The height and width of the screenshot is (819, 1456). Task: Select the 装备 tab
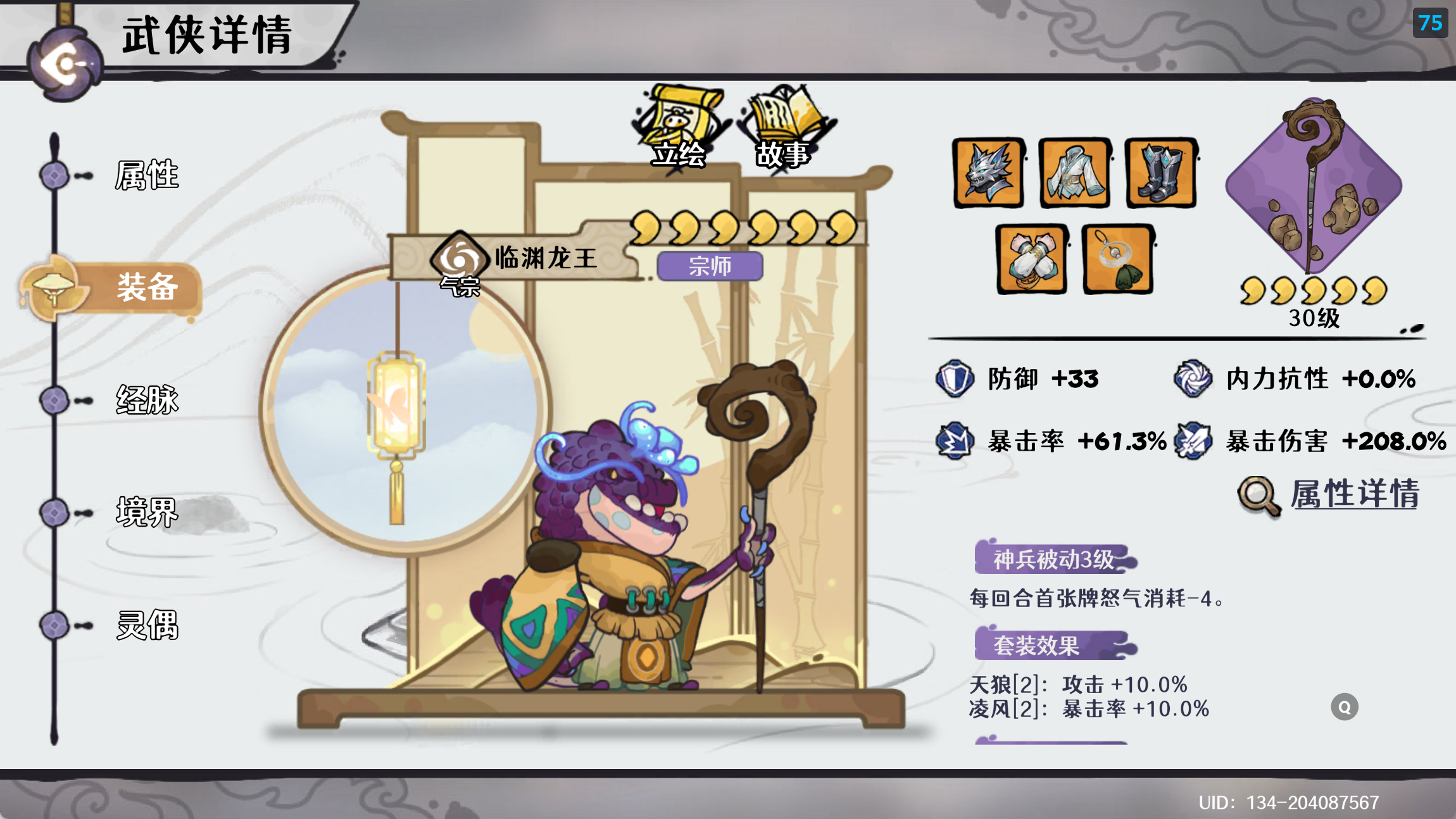click(146, 288)
